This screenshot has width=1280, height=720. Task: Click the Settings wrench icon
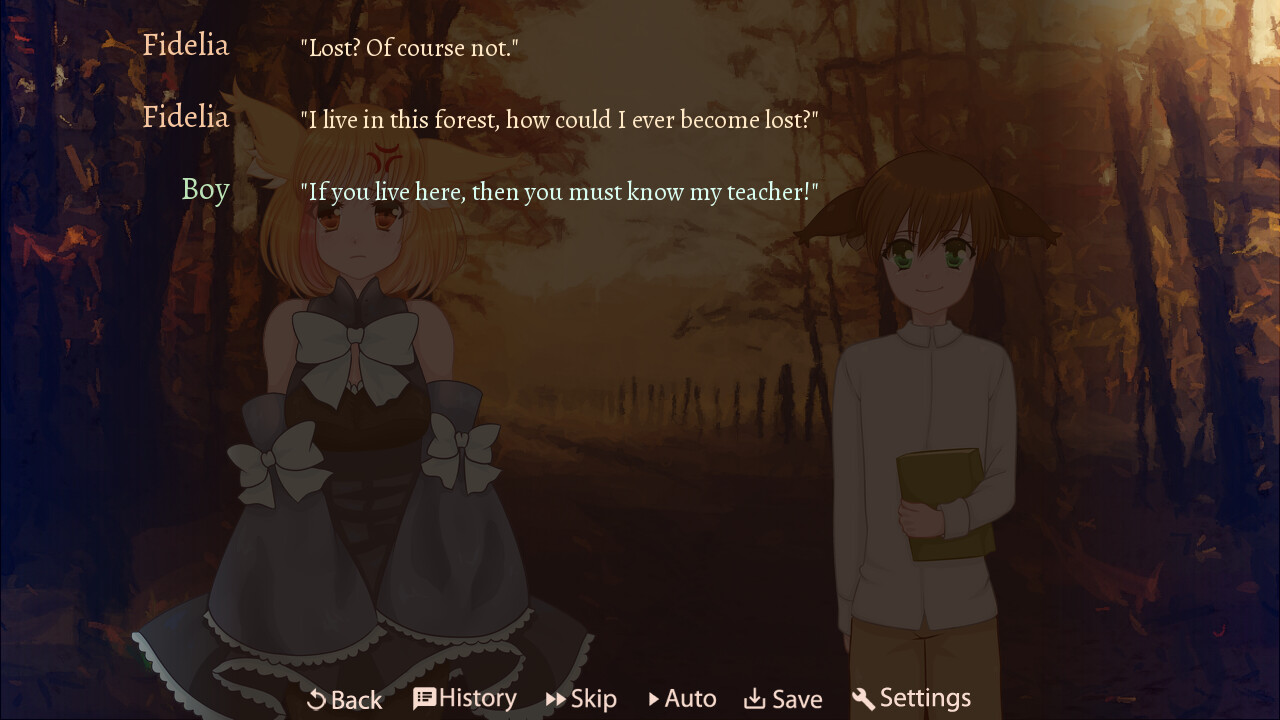[864, 698]
